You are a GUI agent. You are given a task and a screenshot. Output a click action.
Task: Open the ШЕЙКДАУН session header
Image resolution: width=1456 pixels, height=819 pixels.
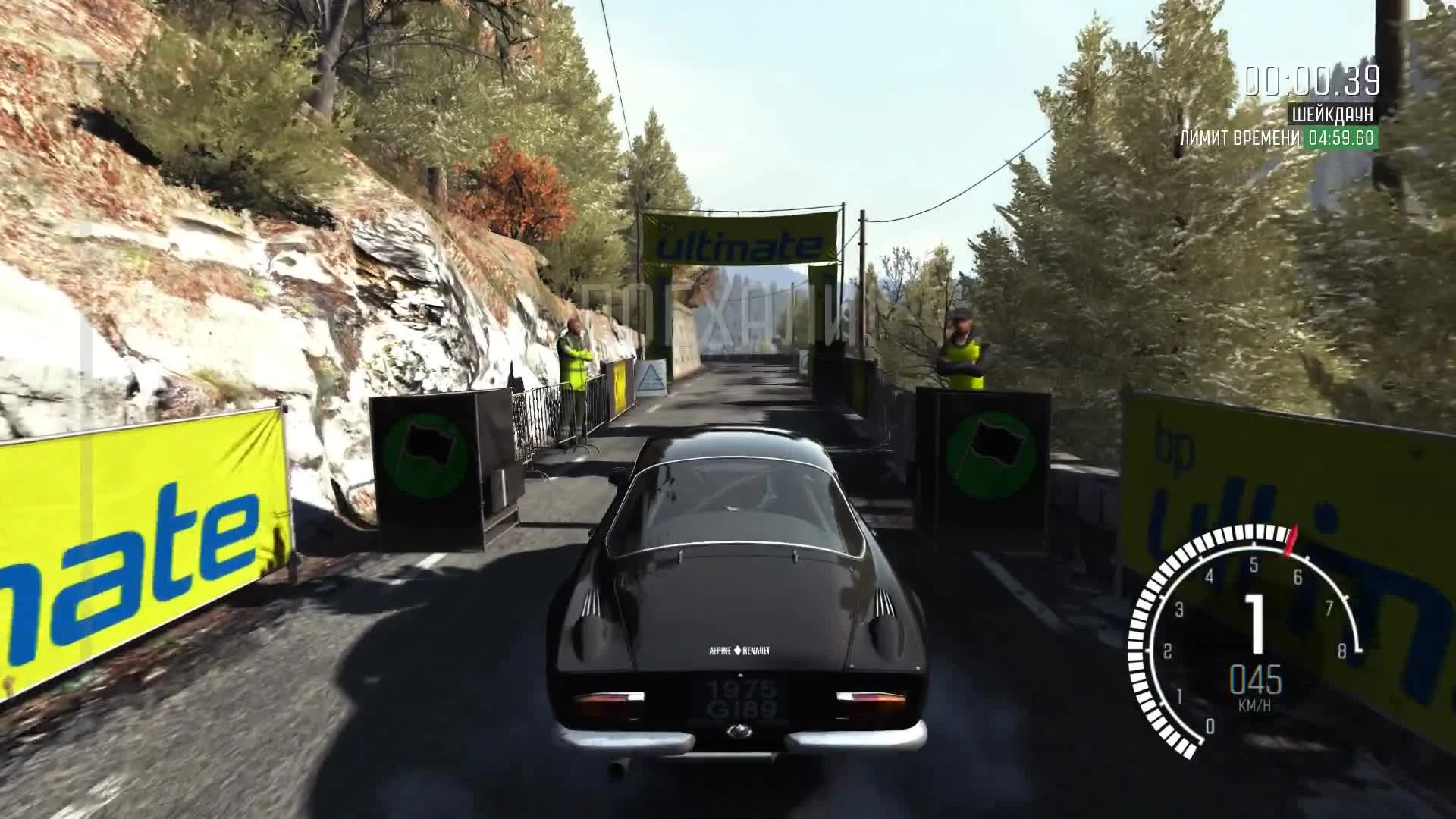point(1332,113)
